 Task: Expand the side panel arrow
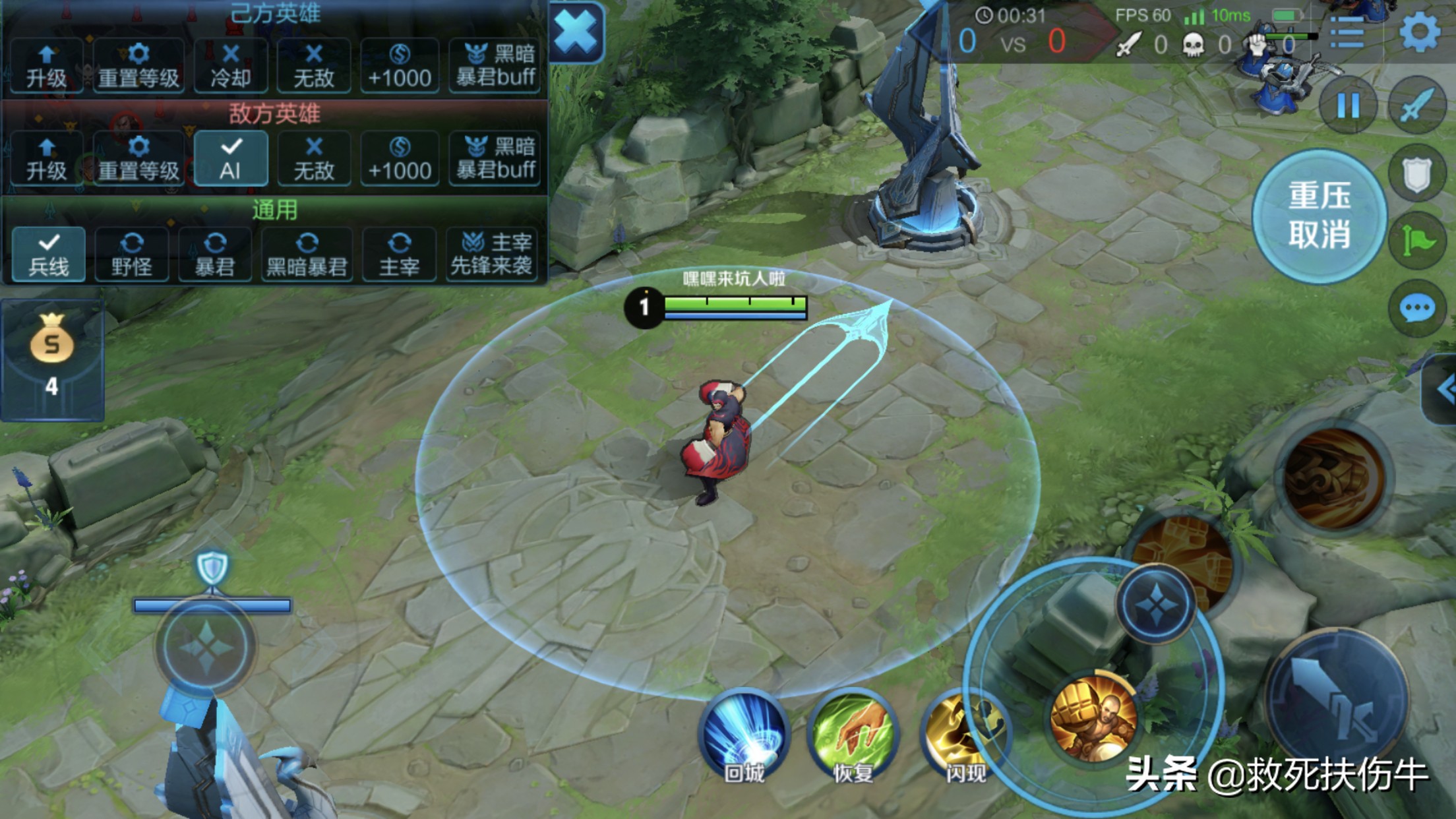[x=1444, y=389]
